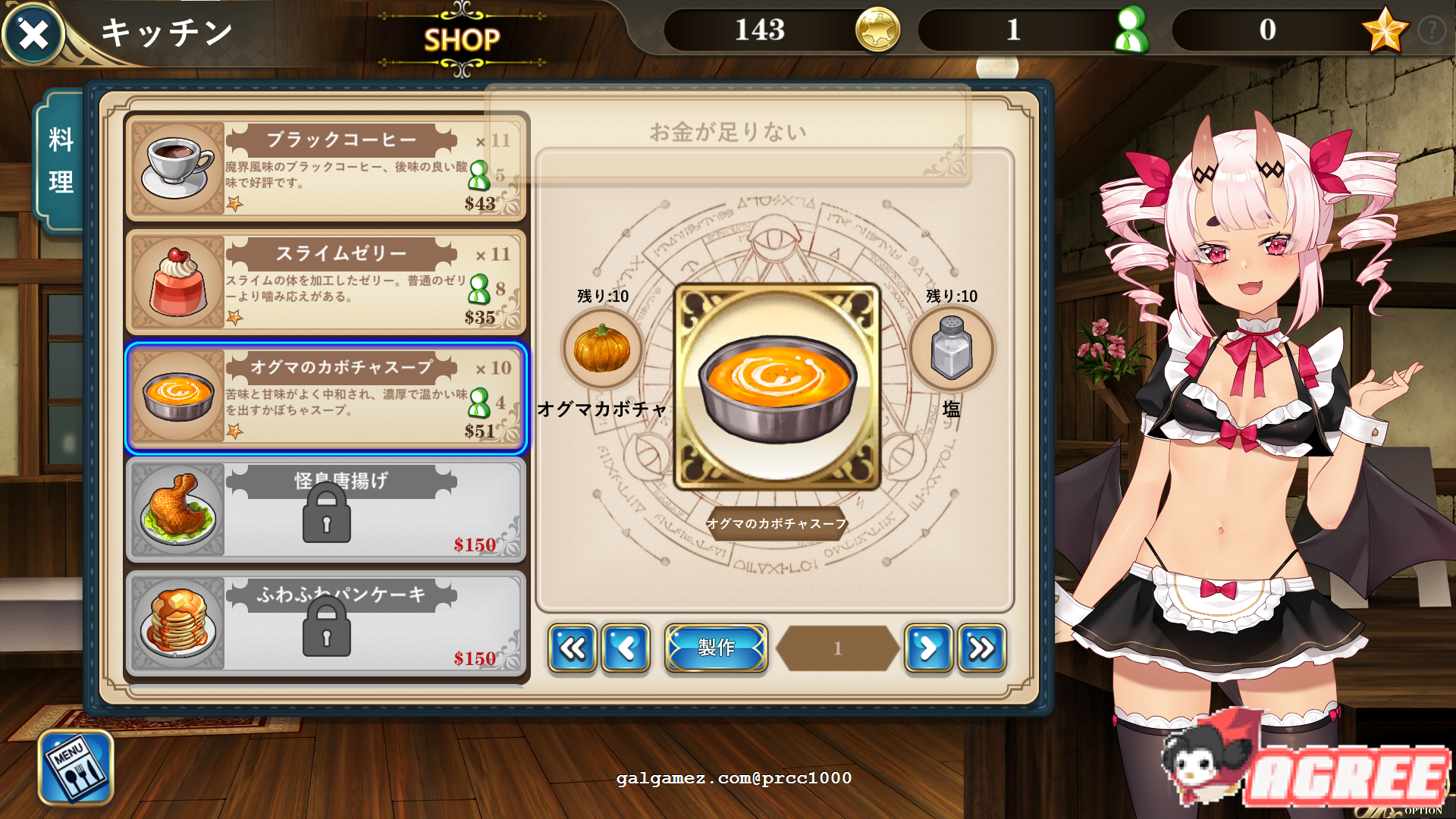Decrease quantity to minimum with double-left arrow
Viewport: 1456px width, 819px height.
tap(573, 648)
